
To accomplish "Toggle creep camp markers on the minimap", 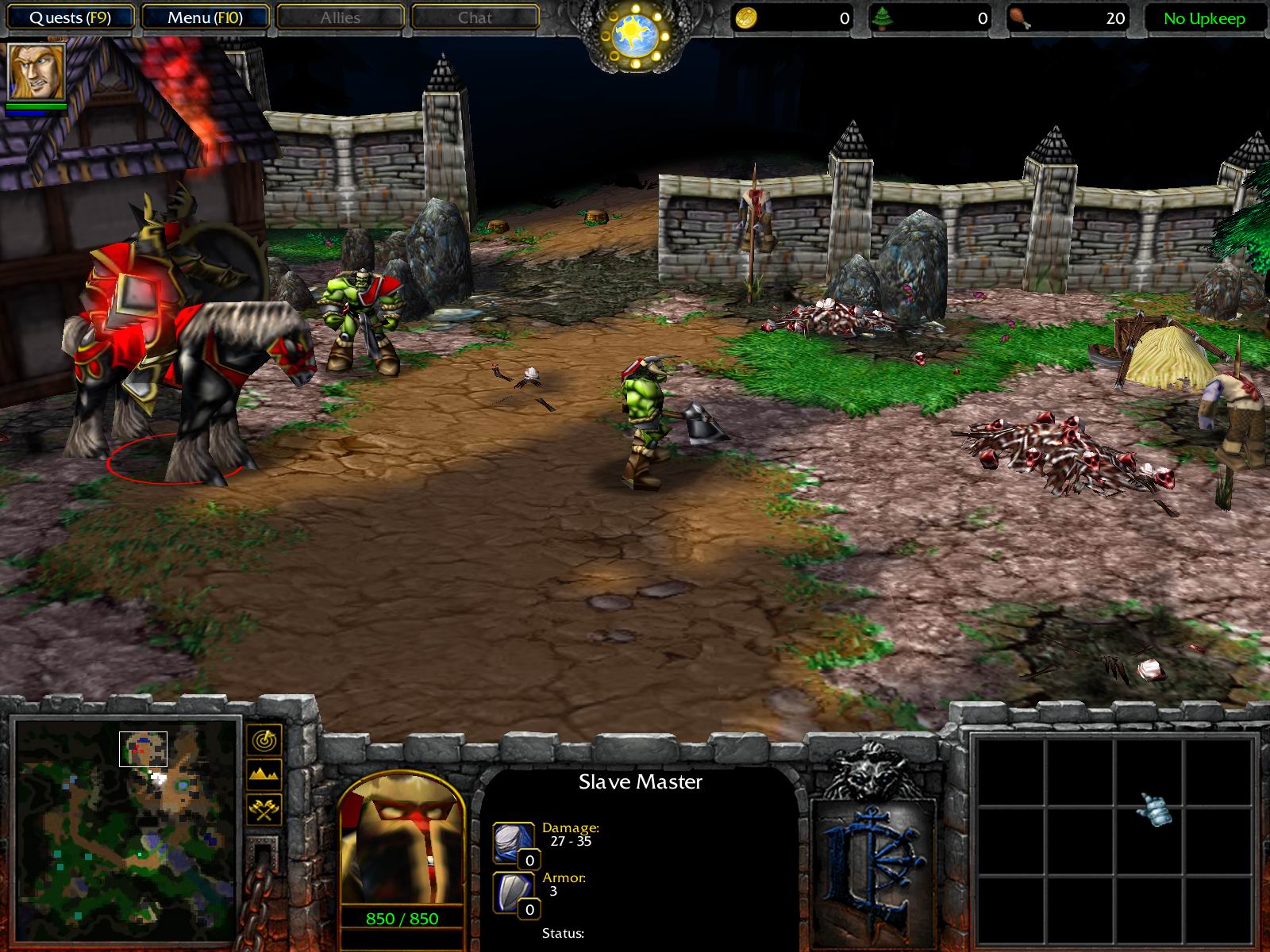I will point(266,811).
